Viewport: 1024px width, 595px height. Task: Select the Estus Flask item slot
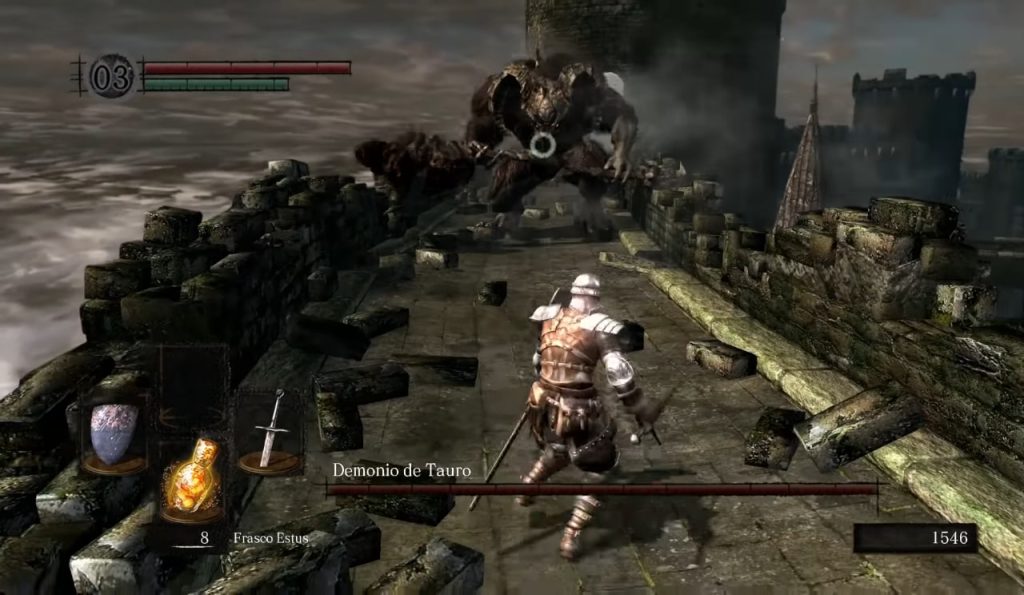(x=192, y=478)
